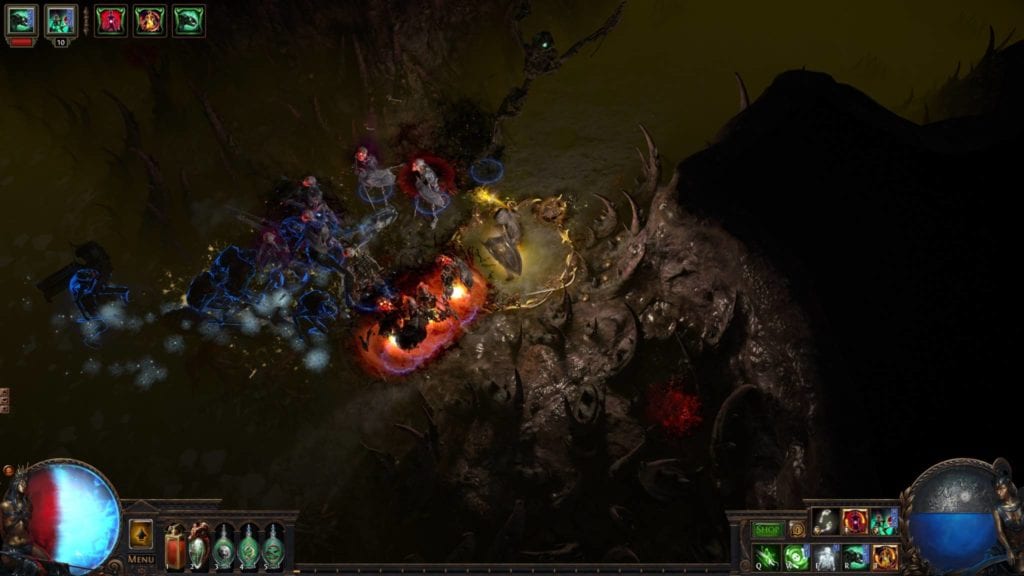The height and width of the screenshot is (576, 1024).
Task: Cast the green beast head skill on R
Action: pyautogui.click(x=855, y=557)
